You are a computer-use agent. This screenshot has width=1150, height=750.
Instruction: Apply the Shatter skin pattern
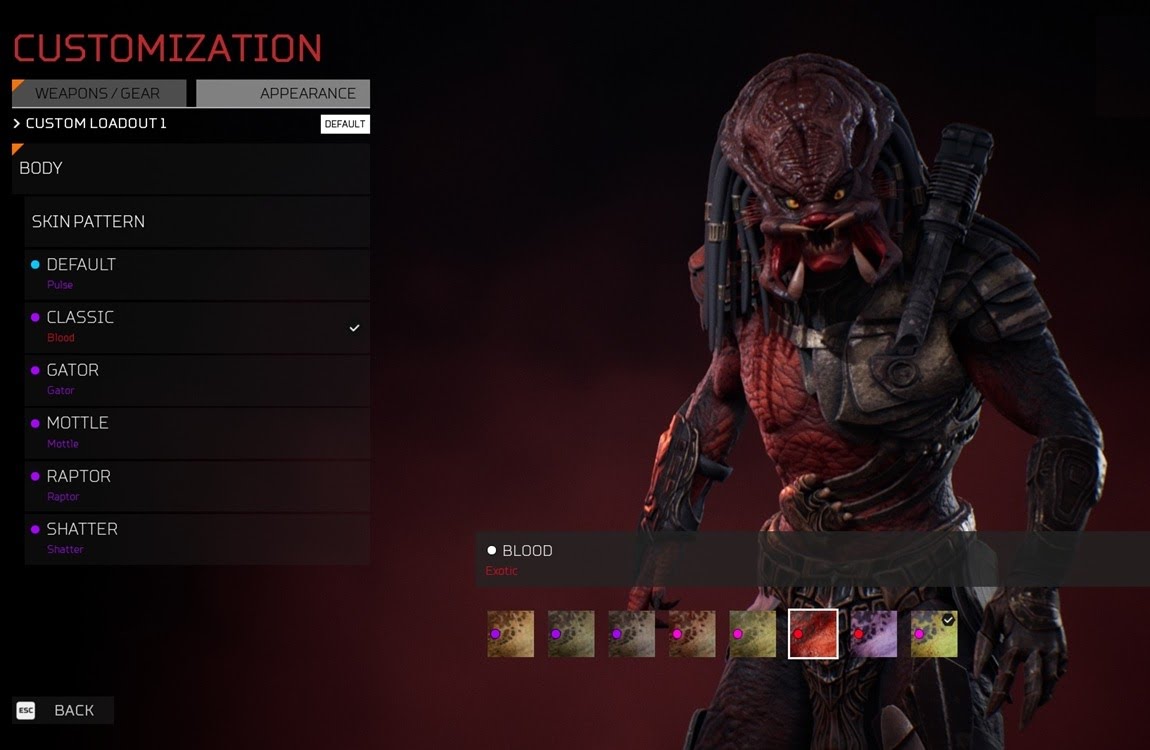pyautogui.click(x=197, y=538)
